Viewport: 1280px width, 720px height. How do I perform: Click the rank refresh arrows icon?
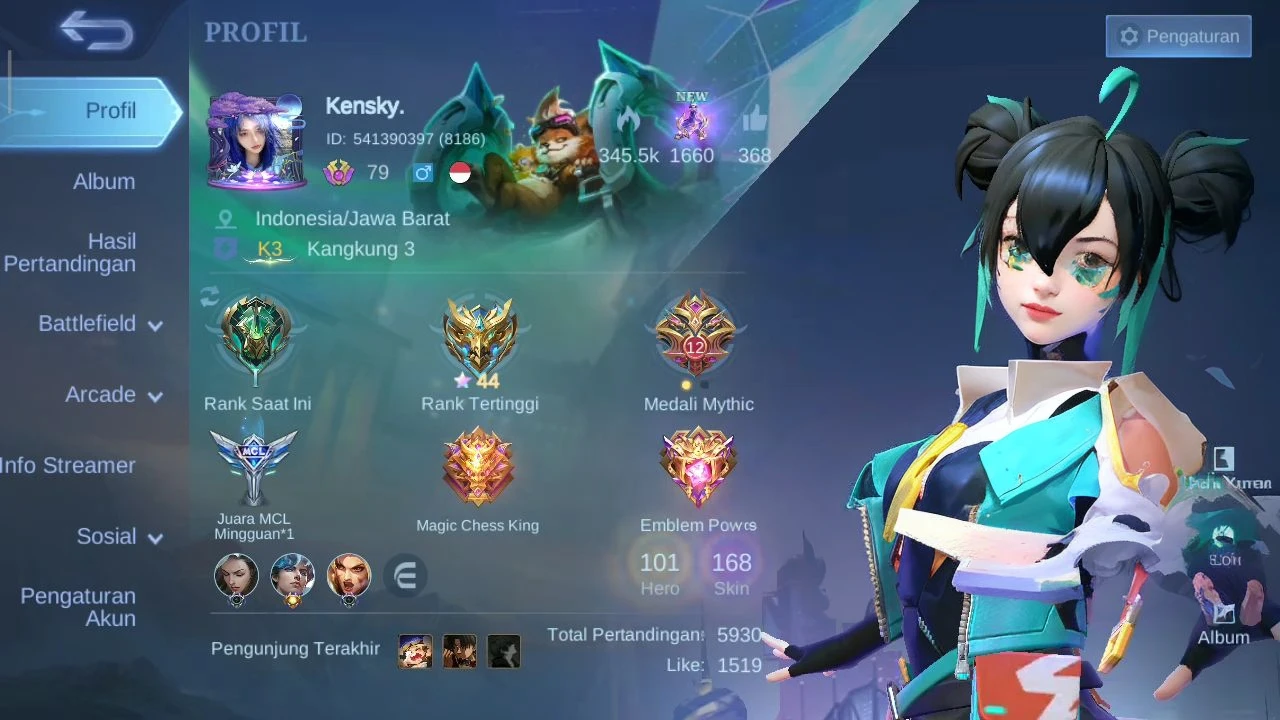pos(210,297)
